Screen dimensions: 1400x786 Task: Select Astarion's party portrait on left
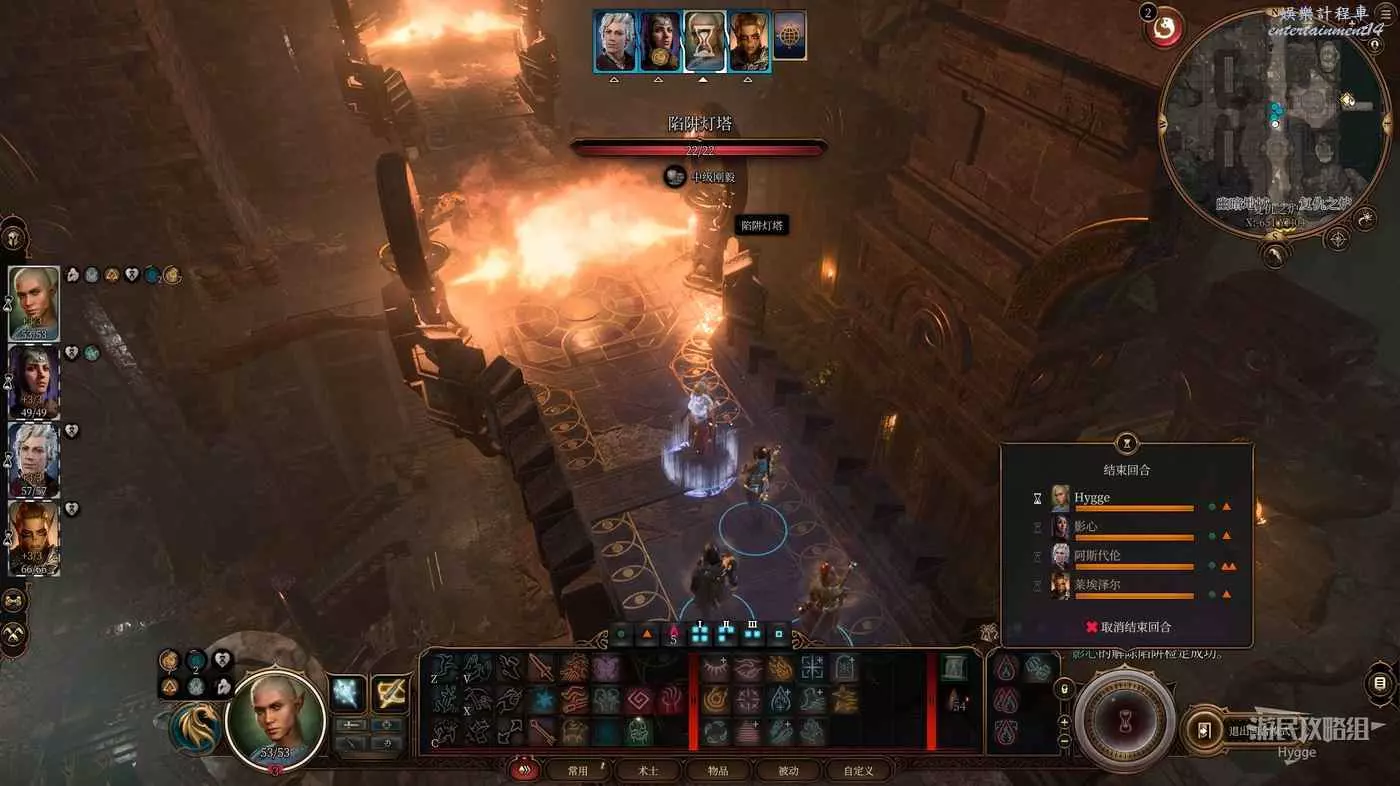[x=34, y=459]
